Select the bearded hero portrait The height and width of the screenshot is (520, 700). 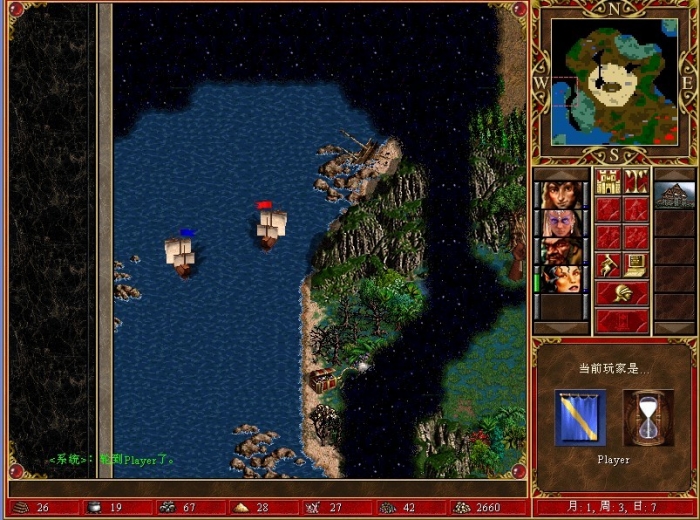(x=561, y=250)
